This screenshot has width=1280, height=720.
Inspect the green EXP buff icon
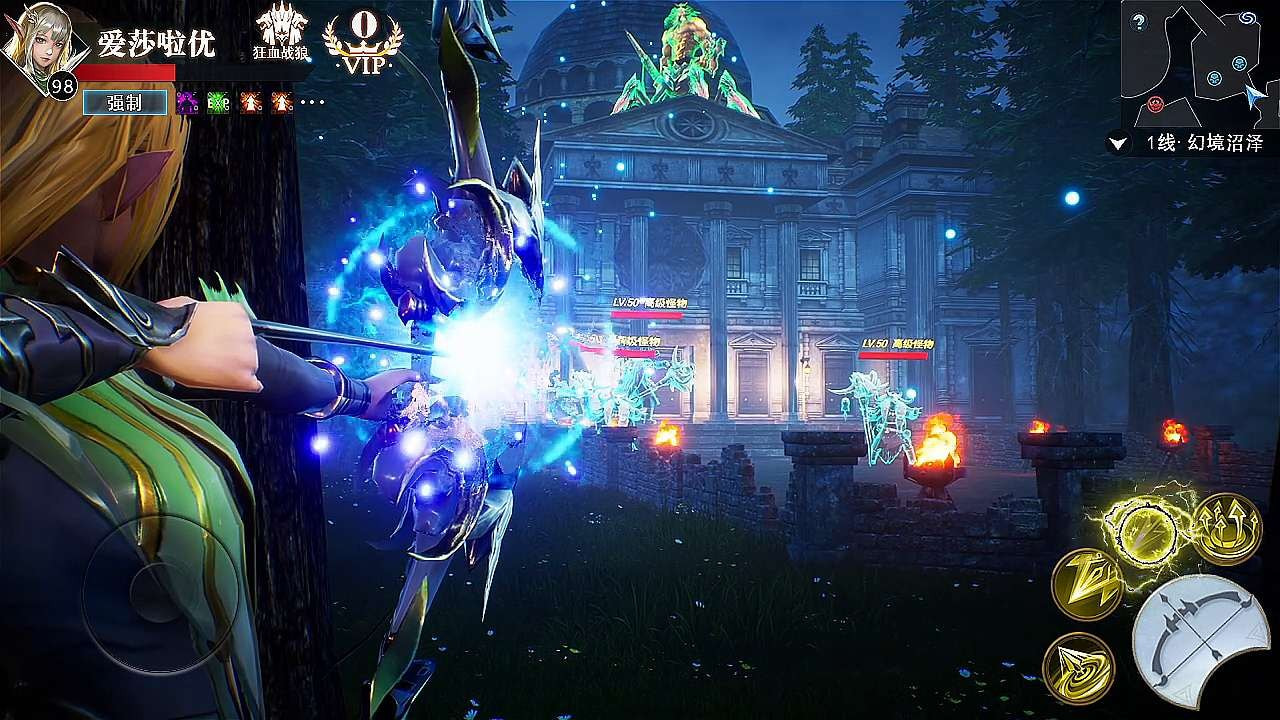click(x=218, y=101)
